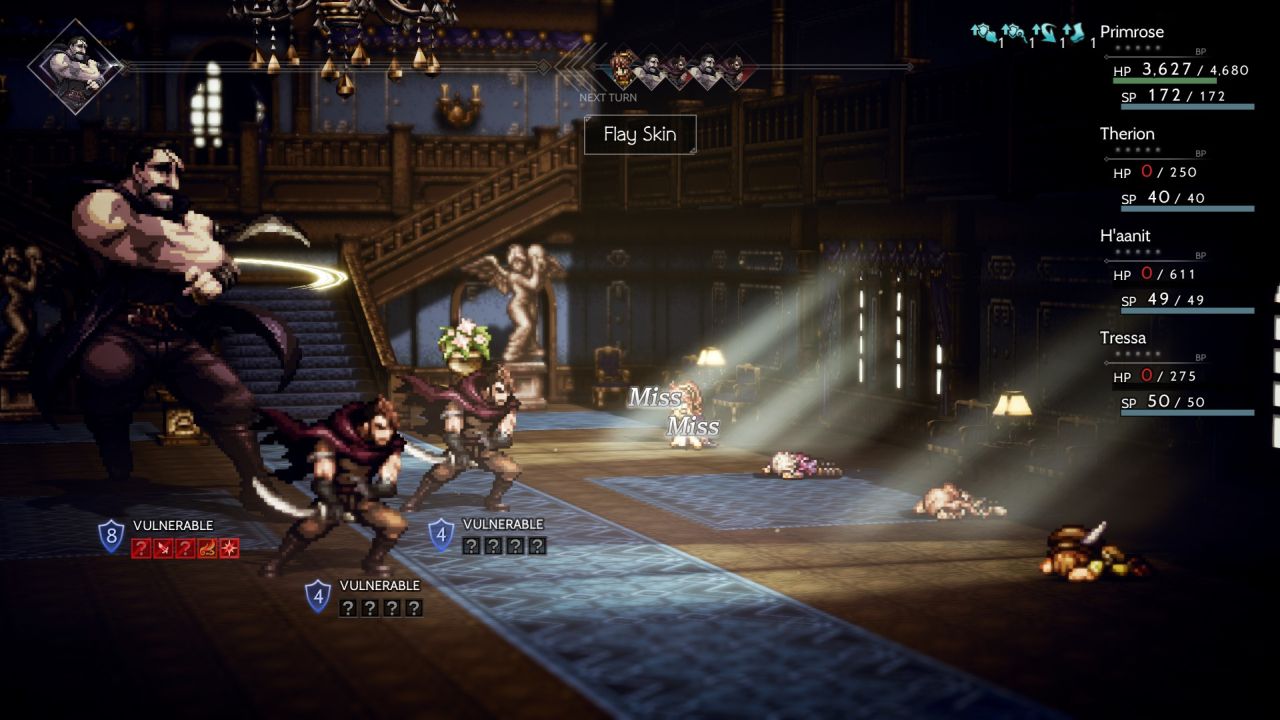Inspect the sword weakness icon
The height and width of the screenshot is (720, 1280).
[163, 547]
